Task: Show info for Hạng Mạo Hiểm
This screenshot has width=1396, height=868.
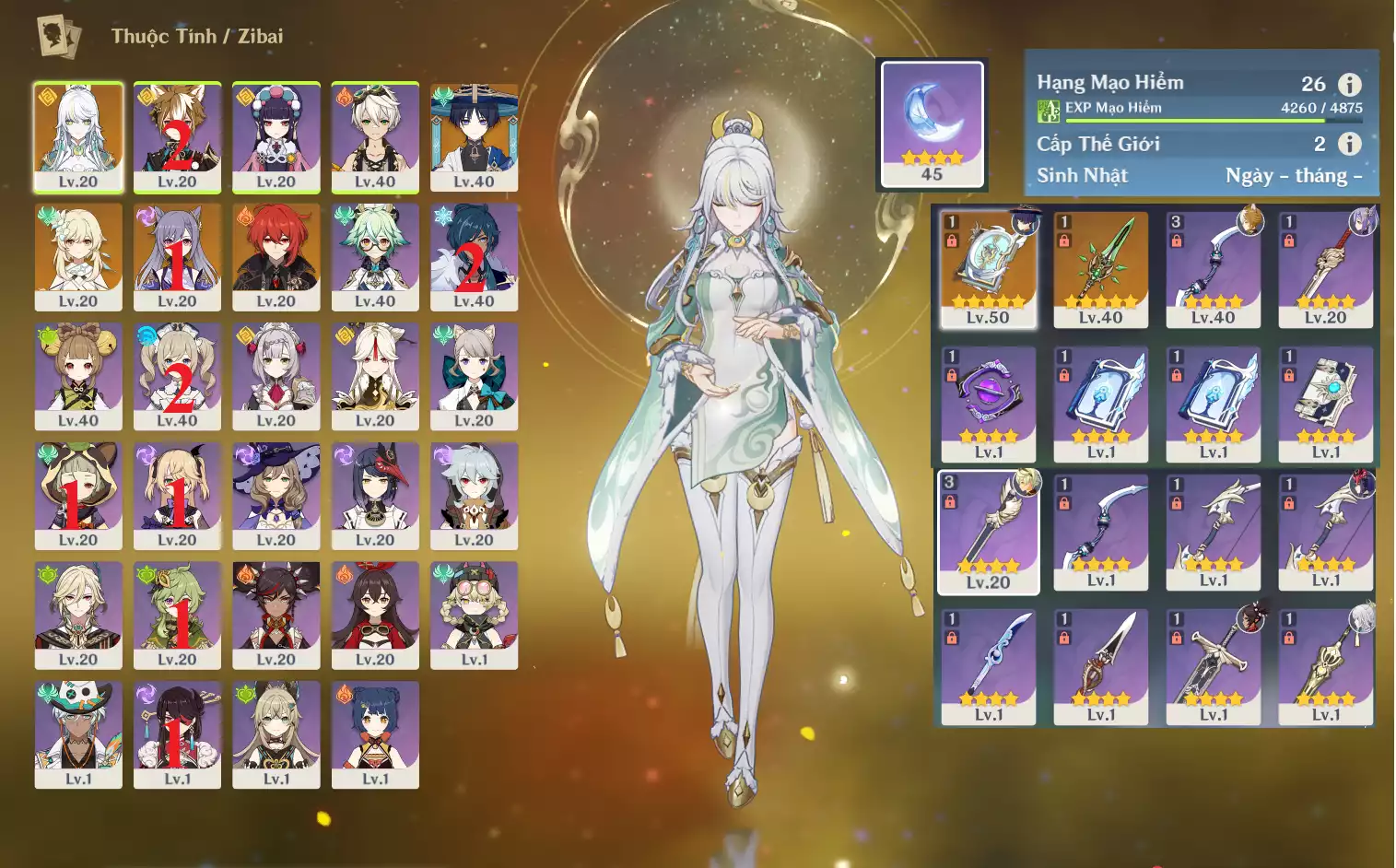Action: 1349,85
